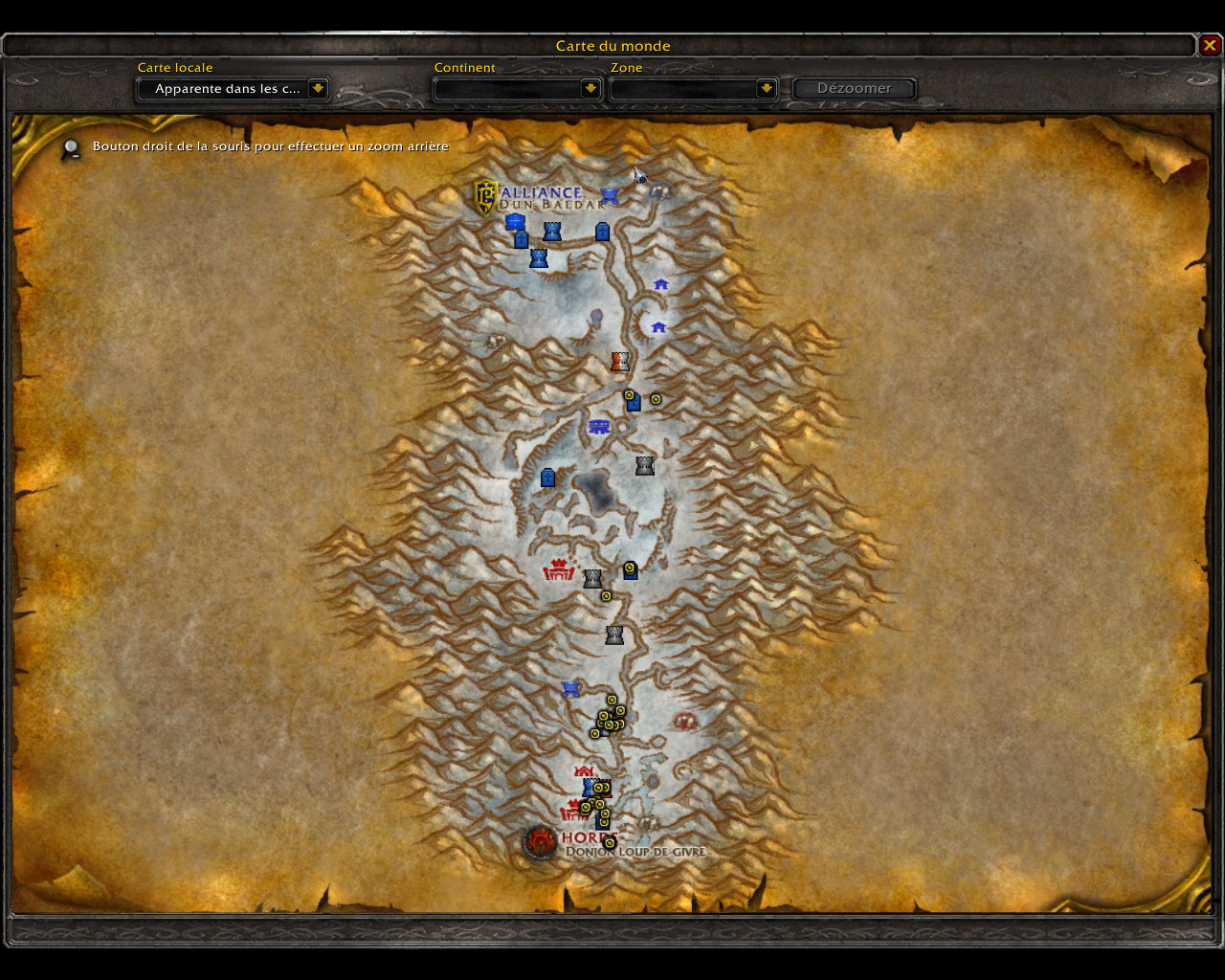Click the magnifying glass zoom-out hint icon
The width and height of the screenshot is (1225, 980).
71,148
